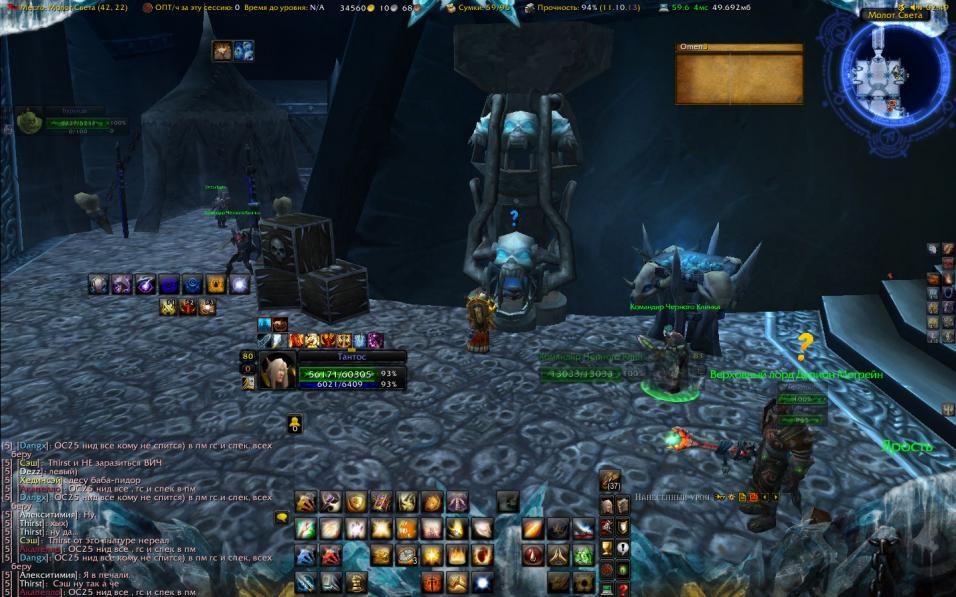Use the red heart shield ability
956x597 pixels.
[x=483, y=555]
